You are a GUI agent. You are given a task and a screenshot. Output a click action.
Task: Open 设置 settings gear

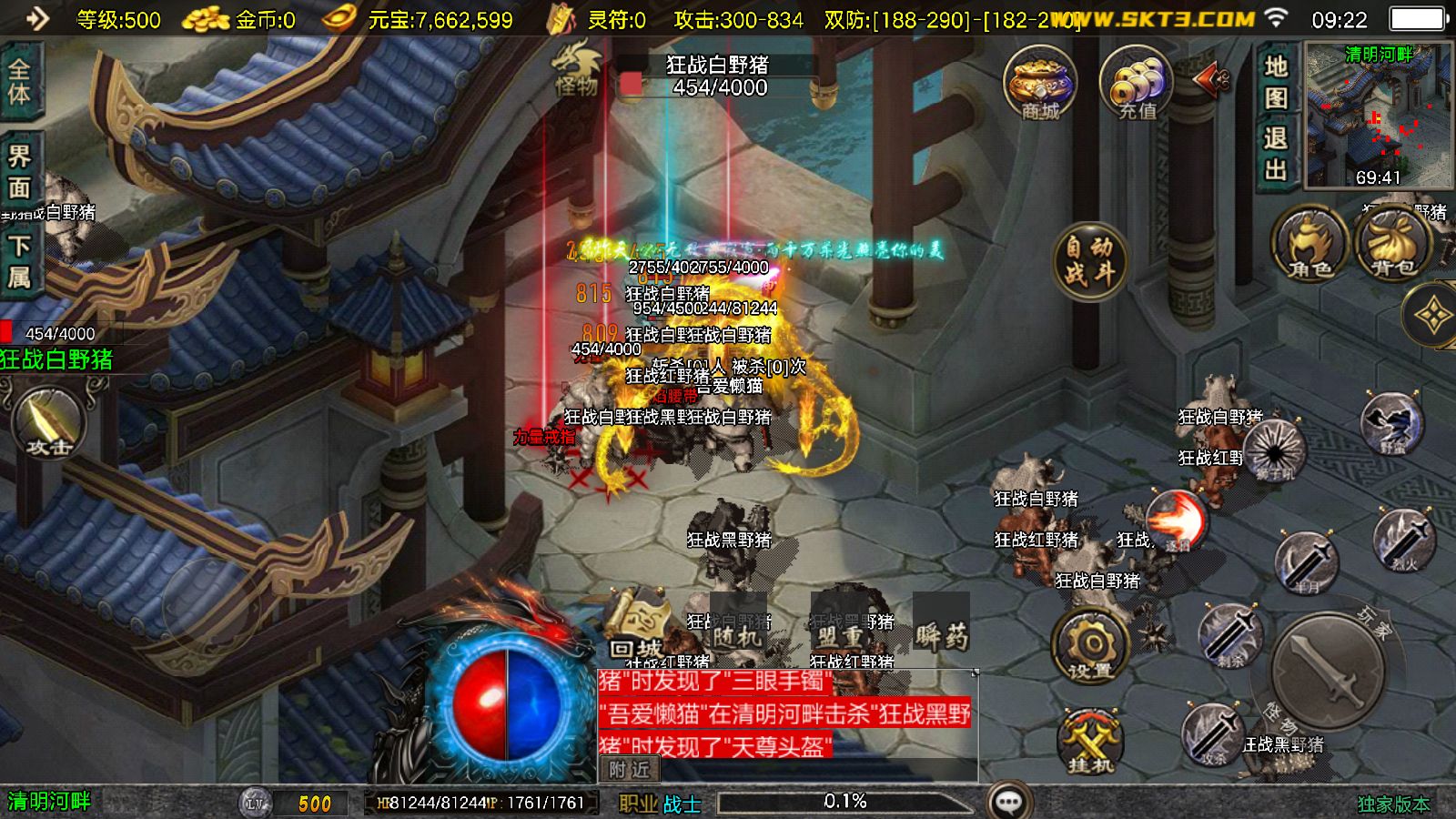pos(1090,647)
